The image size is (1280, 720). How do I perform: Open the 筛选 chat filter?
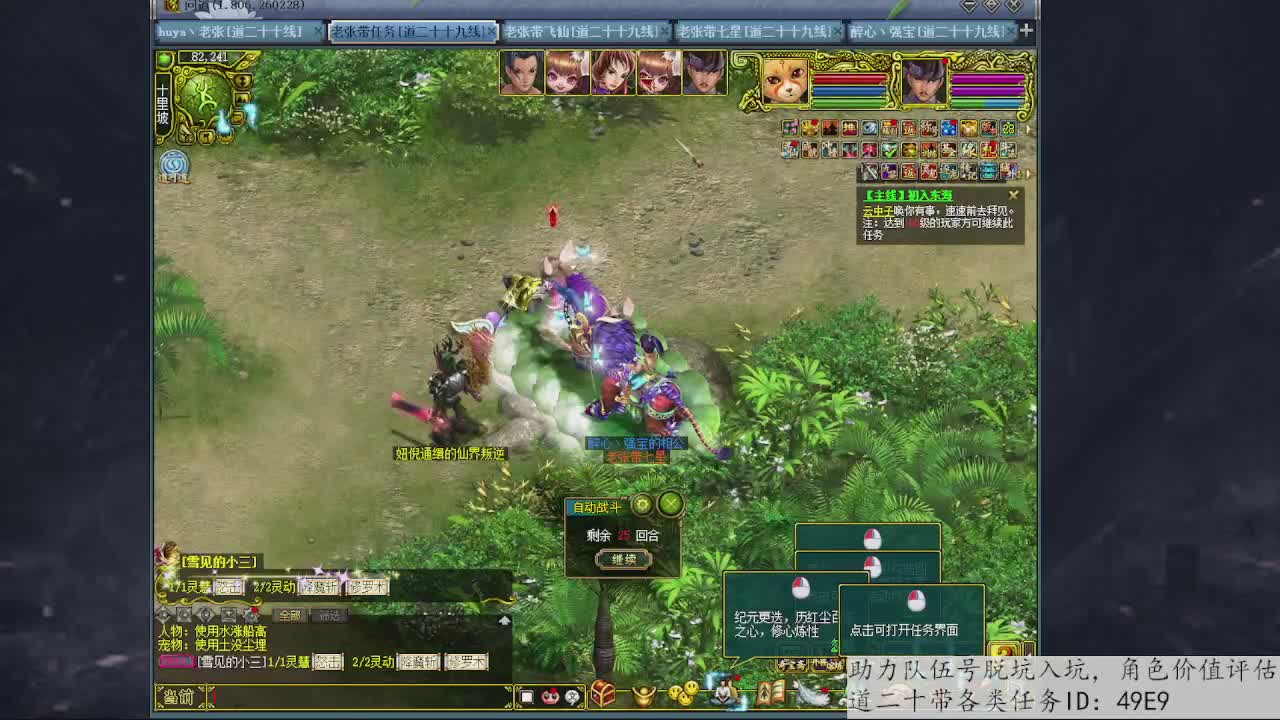329,615
